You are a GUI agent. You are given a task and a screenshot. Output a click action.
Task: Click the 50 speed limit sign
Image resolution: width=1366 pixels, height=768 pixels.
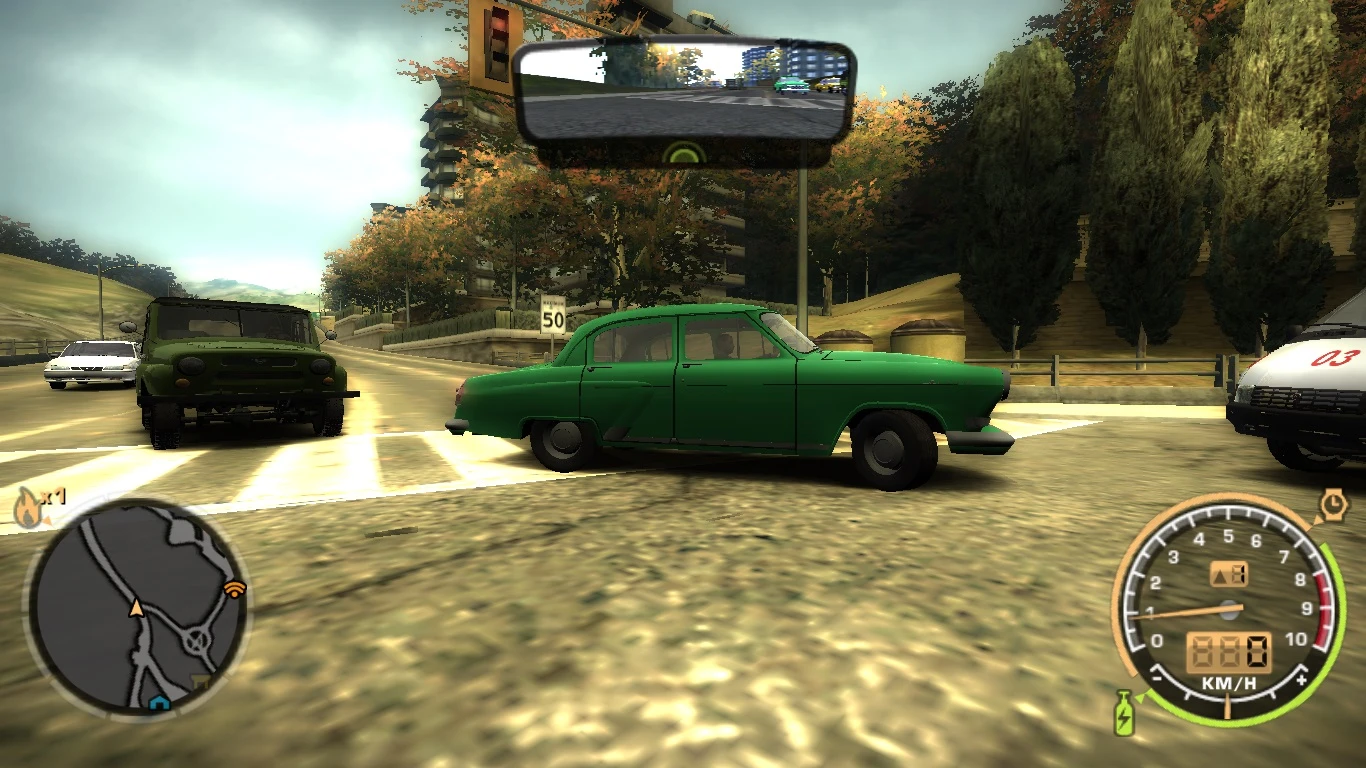(554, 316)
